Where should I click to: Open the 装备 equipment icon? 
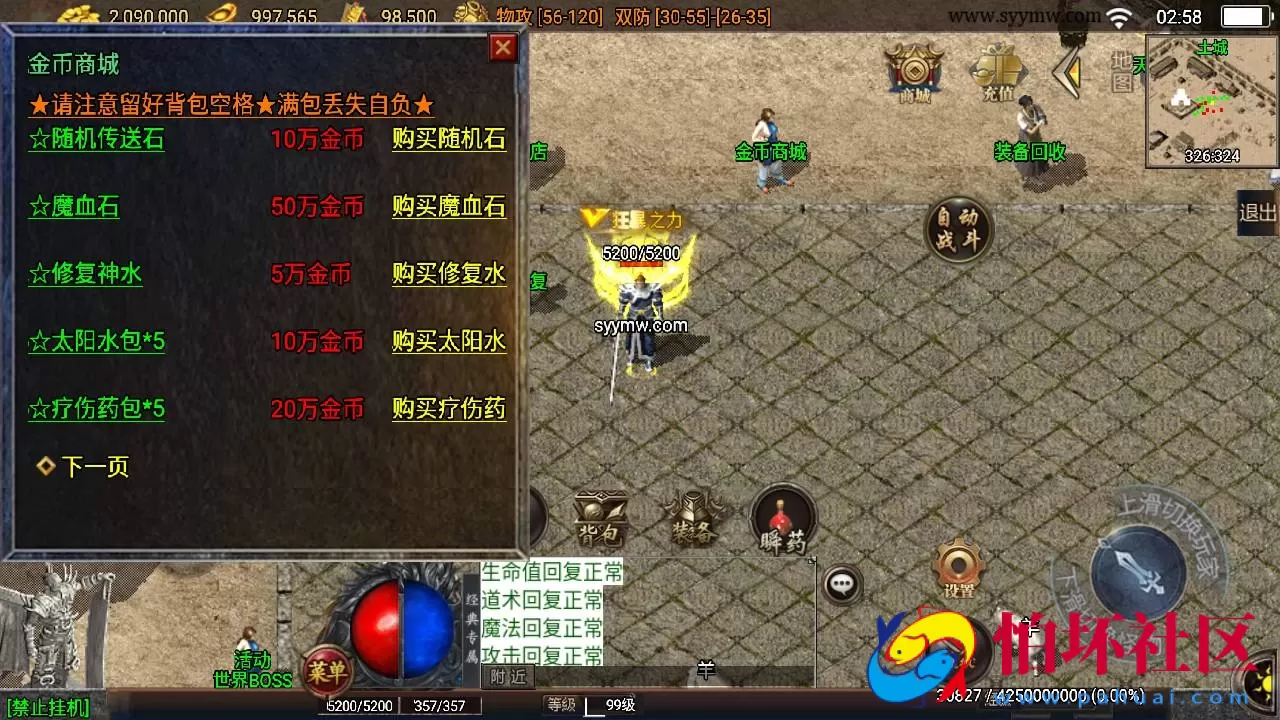tap(692, 515)
